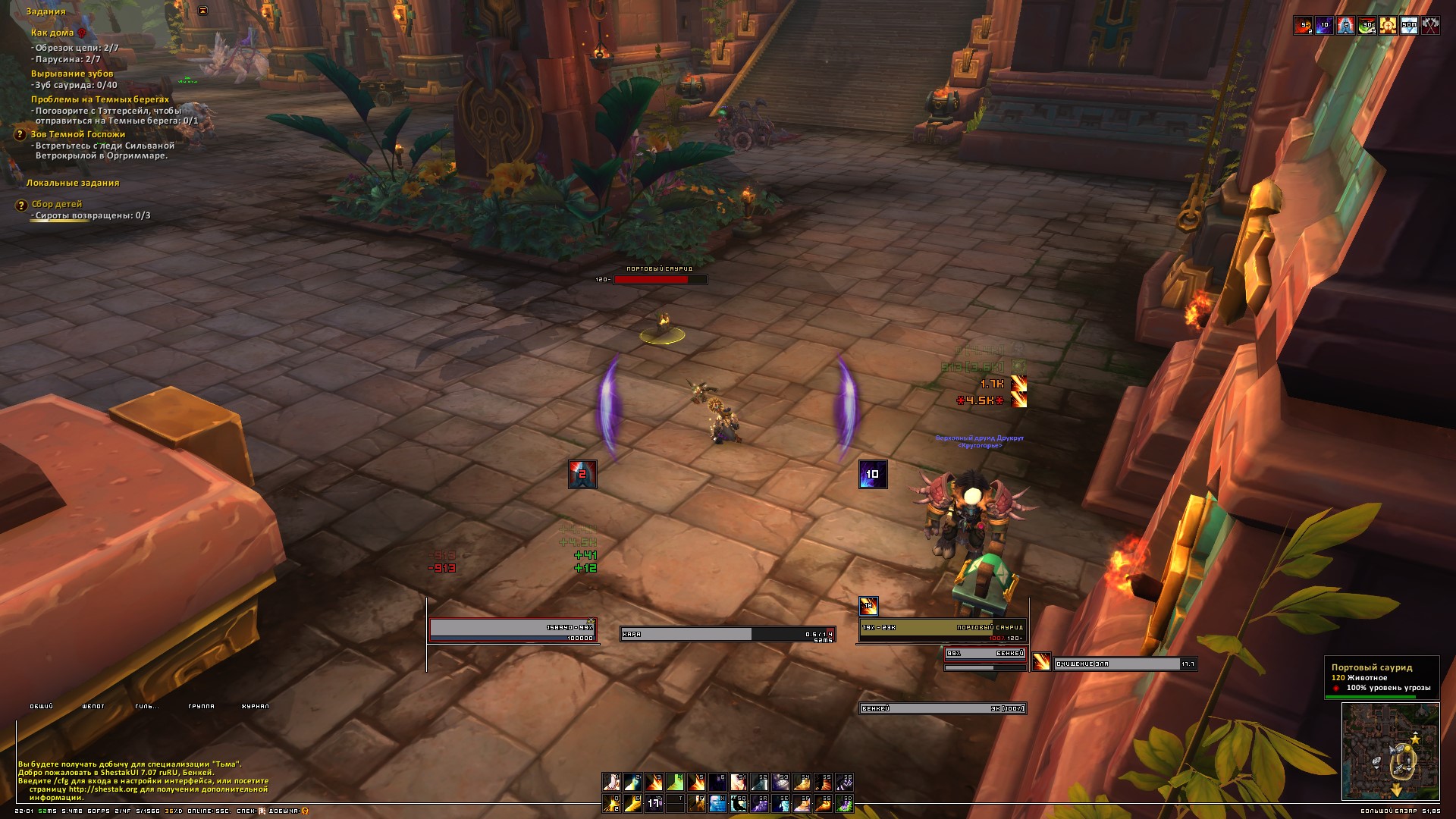The height and width of the screenshot is (819, 1456).
Task: Click the Портовый саурид target frame
Action: click(942, 631)
